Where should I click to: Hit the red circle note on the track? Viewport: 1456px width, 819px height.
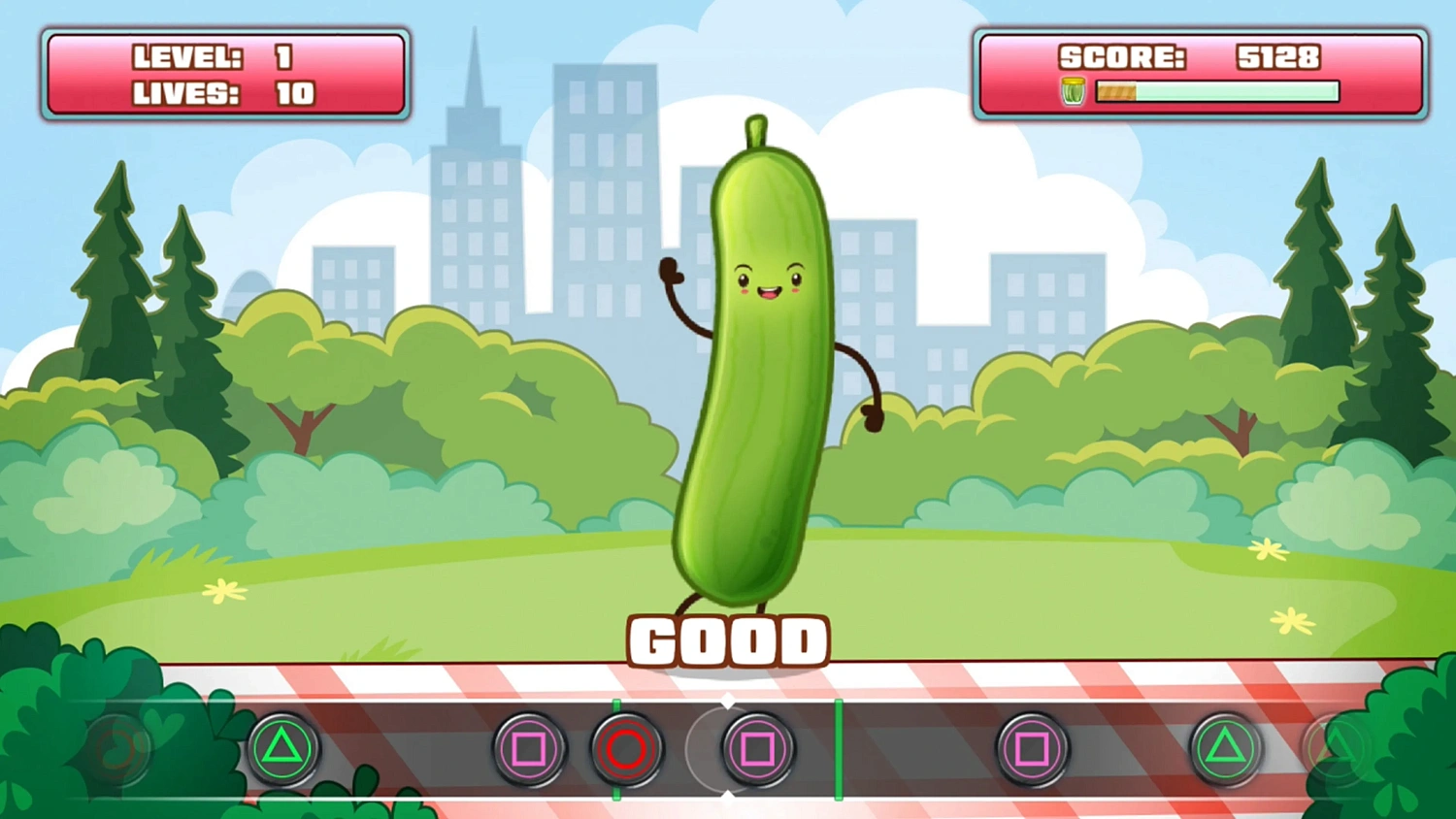(626, 749)
